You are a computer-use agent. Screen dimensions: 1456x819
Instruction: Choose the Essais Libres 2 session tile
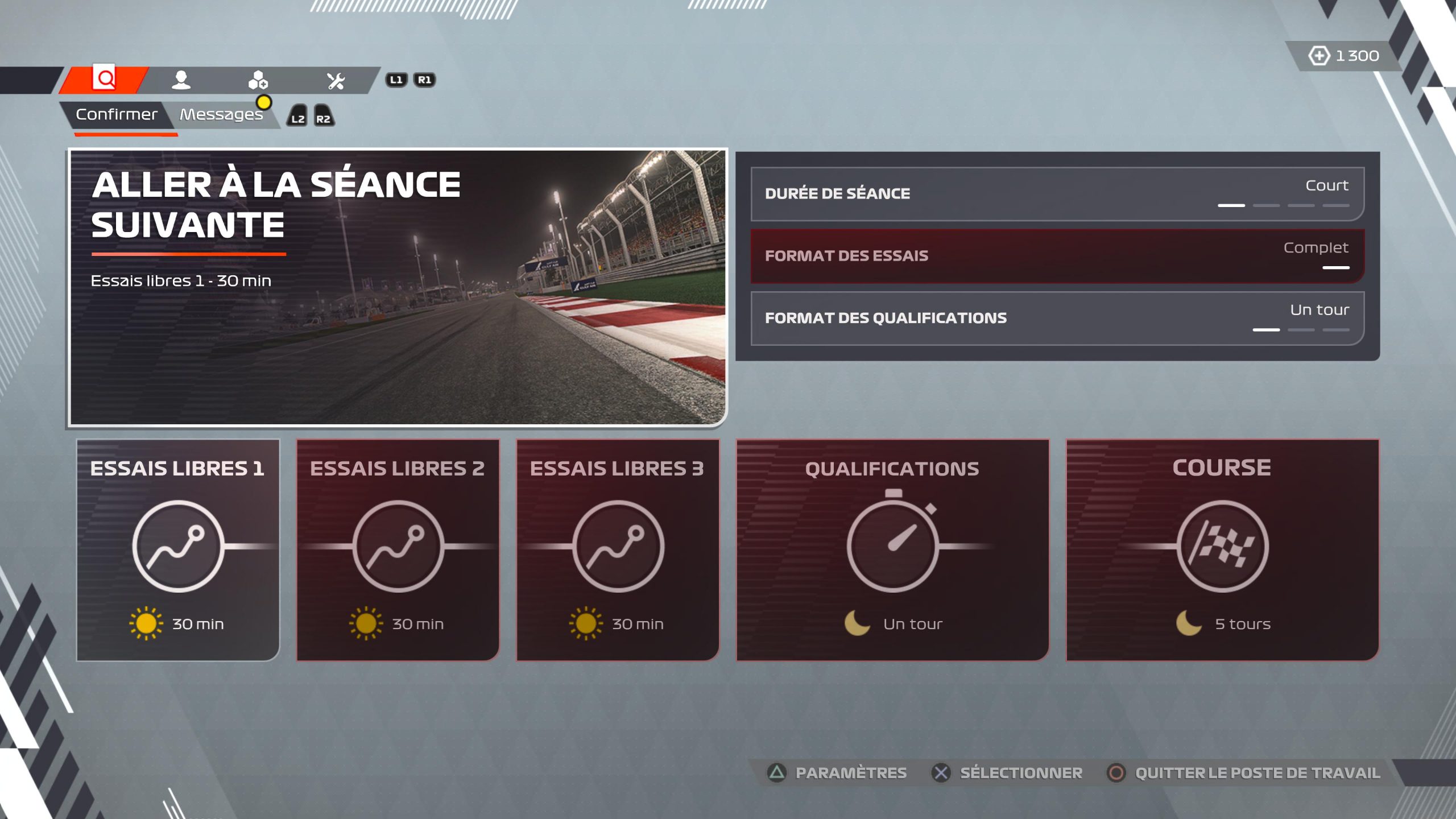(x=398, y=549)
